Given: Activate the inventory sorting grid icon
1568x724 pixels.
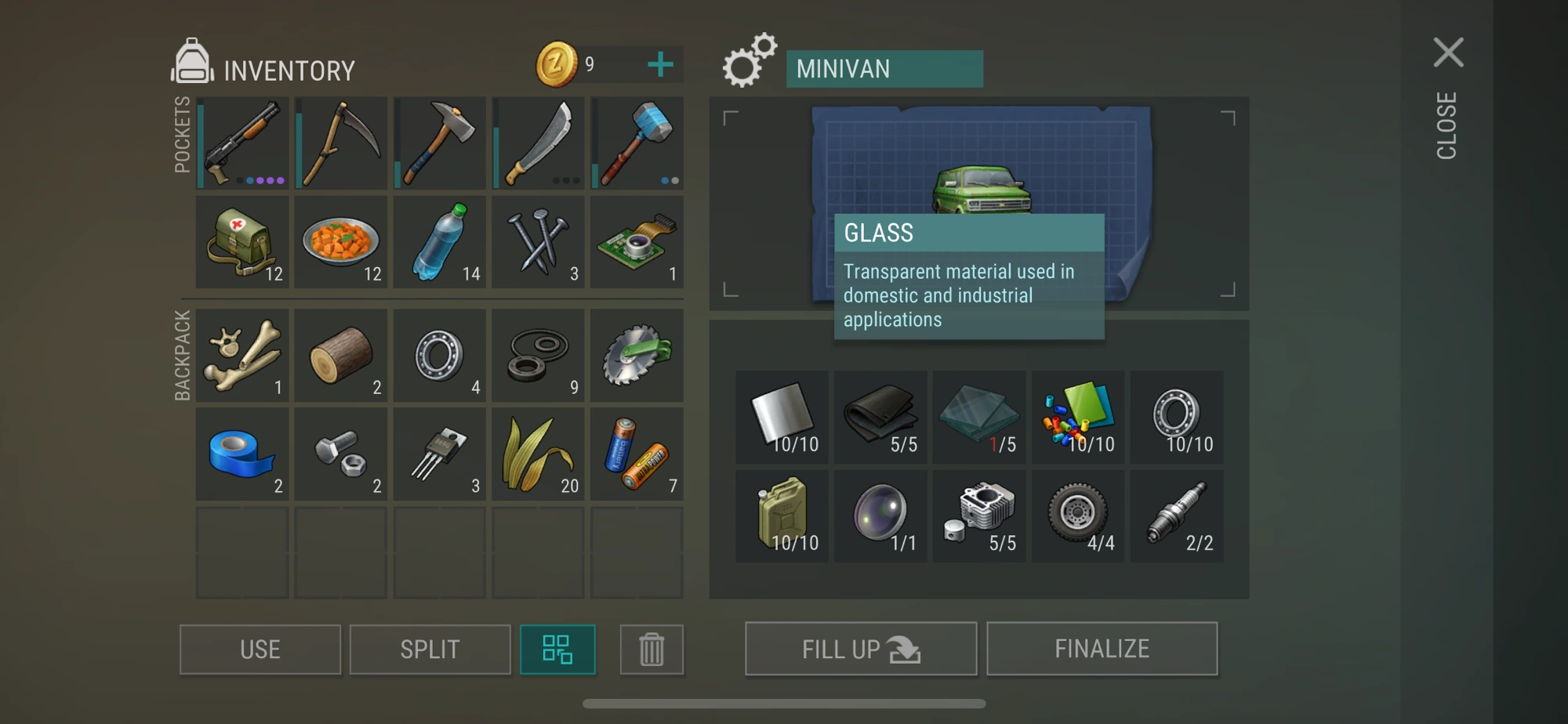Looking at the screenshot, I should [x=558, y=650].
